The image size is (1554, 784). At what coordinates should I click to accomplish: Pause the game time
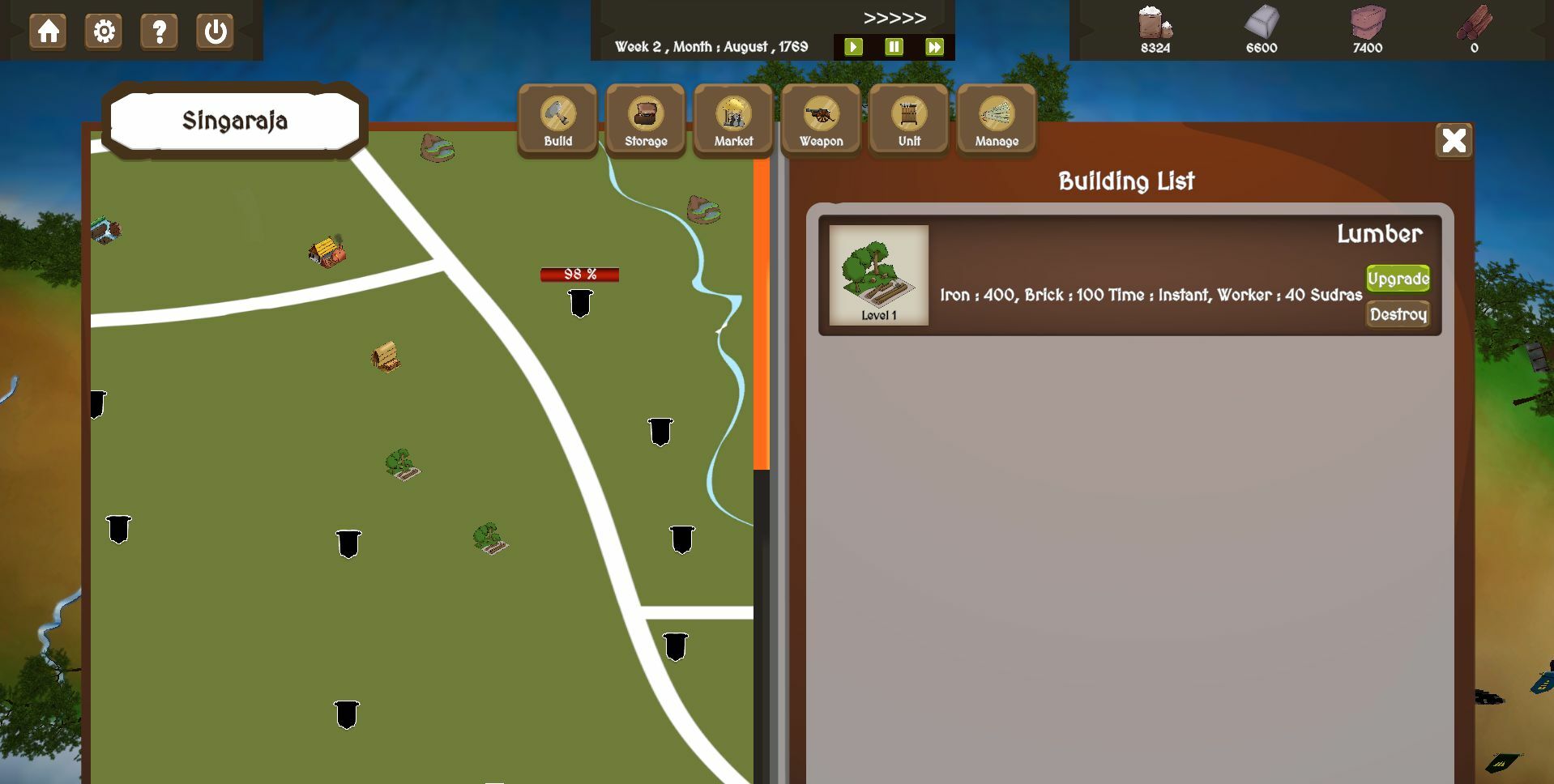click(x=894, y=46)
